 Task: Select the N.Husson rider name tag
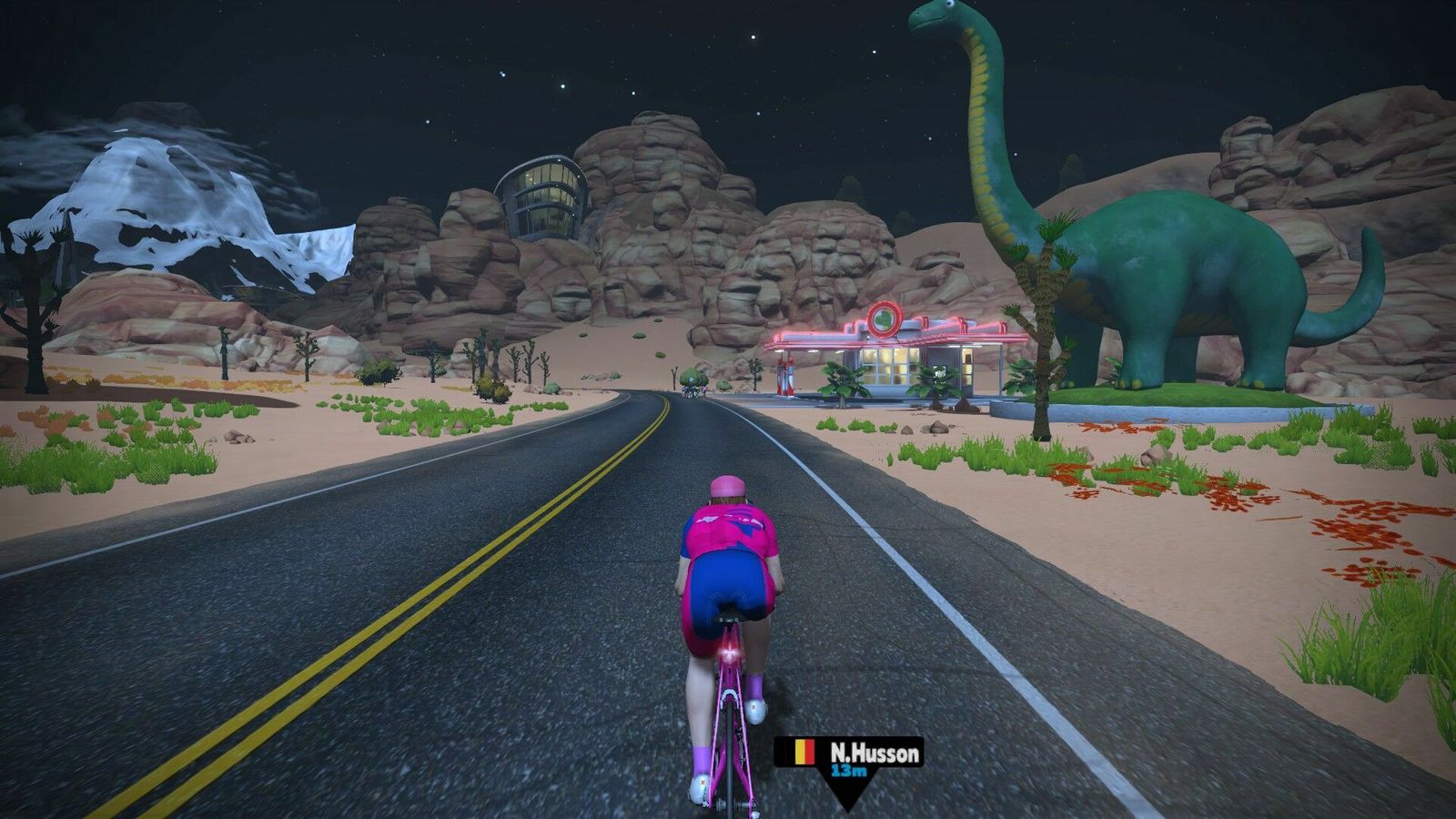pos(849,754)
